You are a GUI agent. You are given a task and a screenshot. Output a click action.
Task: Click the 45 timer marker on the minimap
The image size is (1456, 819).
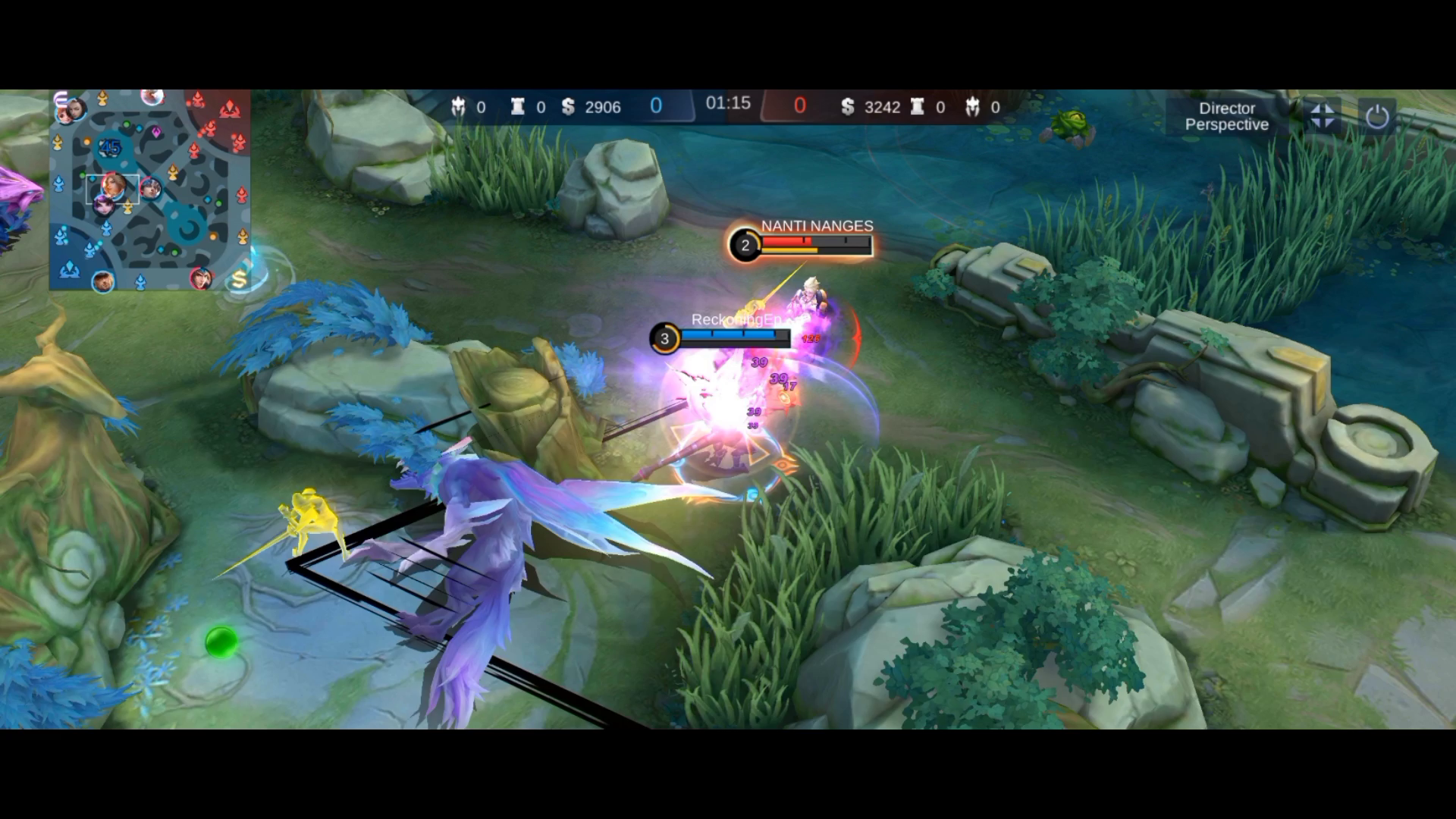(110, 146)
